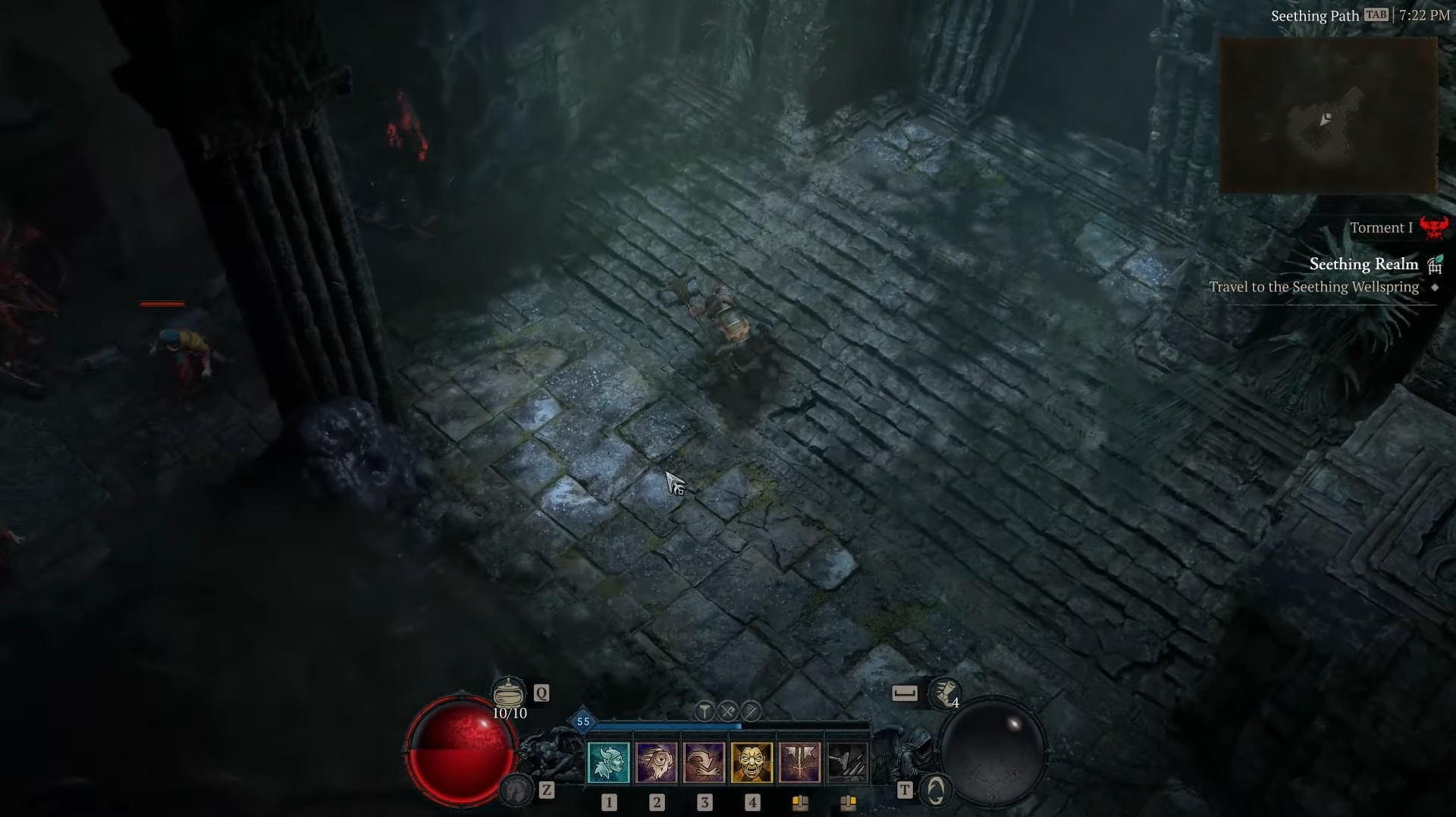Expand the Seething Realm quest entry
This screenshot has width=1456, height=817.
tap(1363, 264)
